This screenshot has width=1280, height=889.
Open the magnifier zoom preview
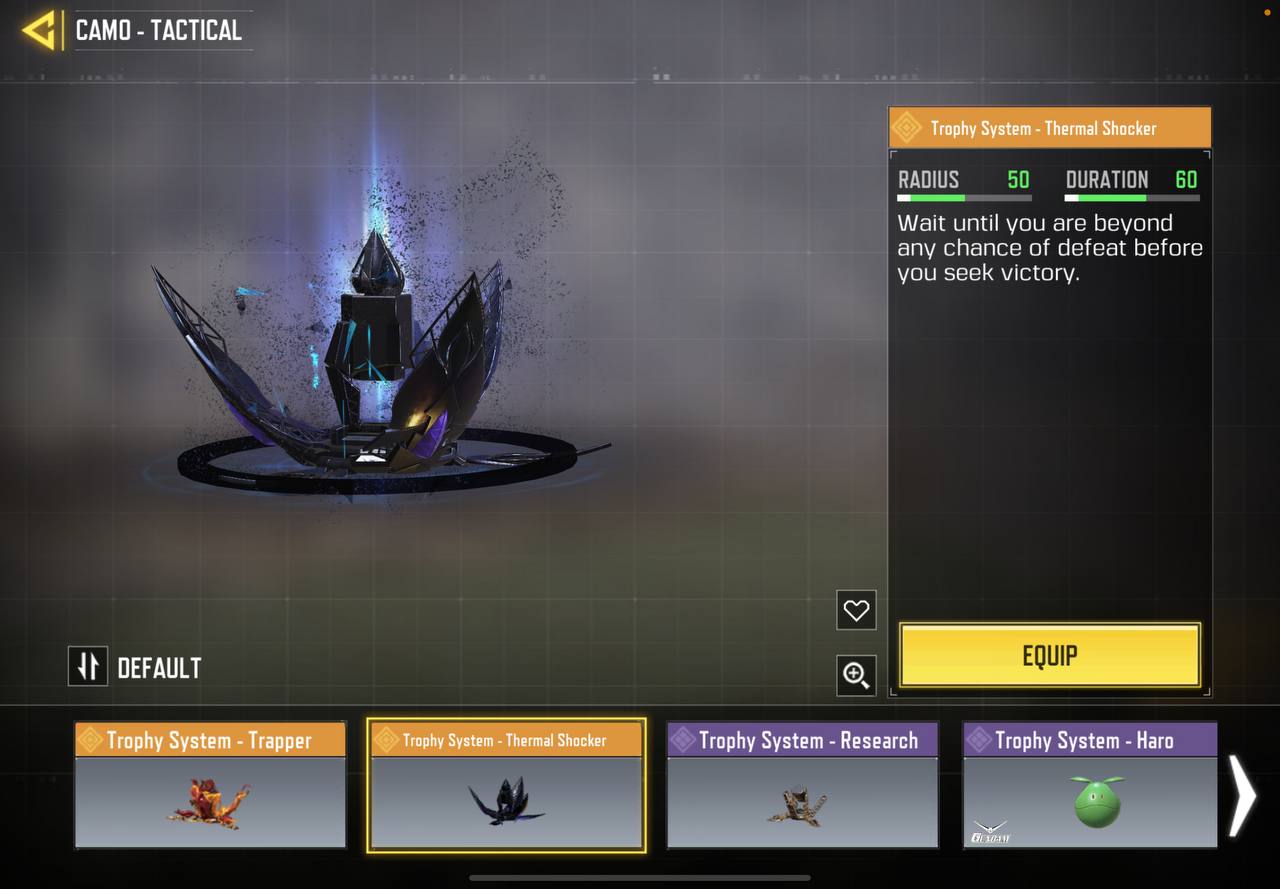(x=856, y=675)
